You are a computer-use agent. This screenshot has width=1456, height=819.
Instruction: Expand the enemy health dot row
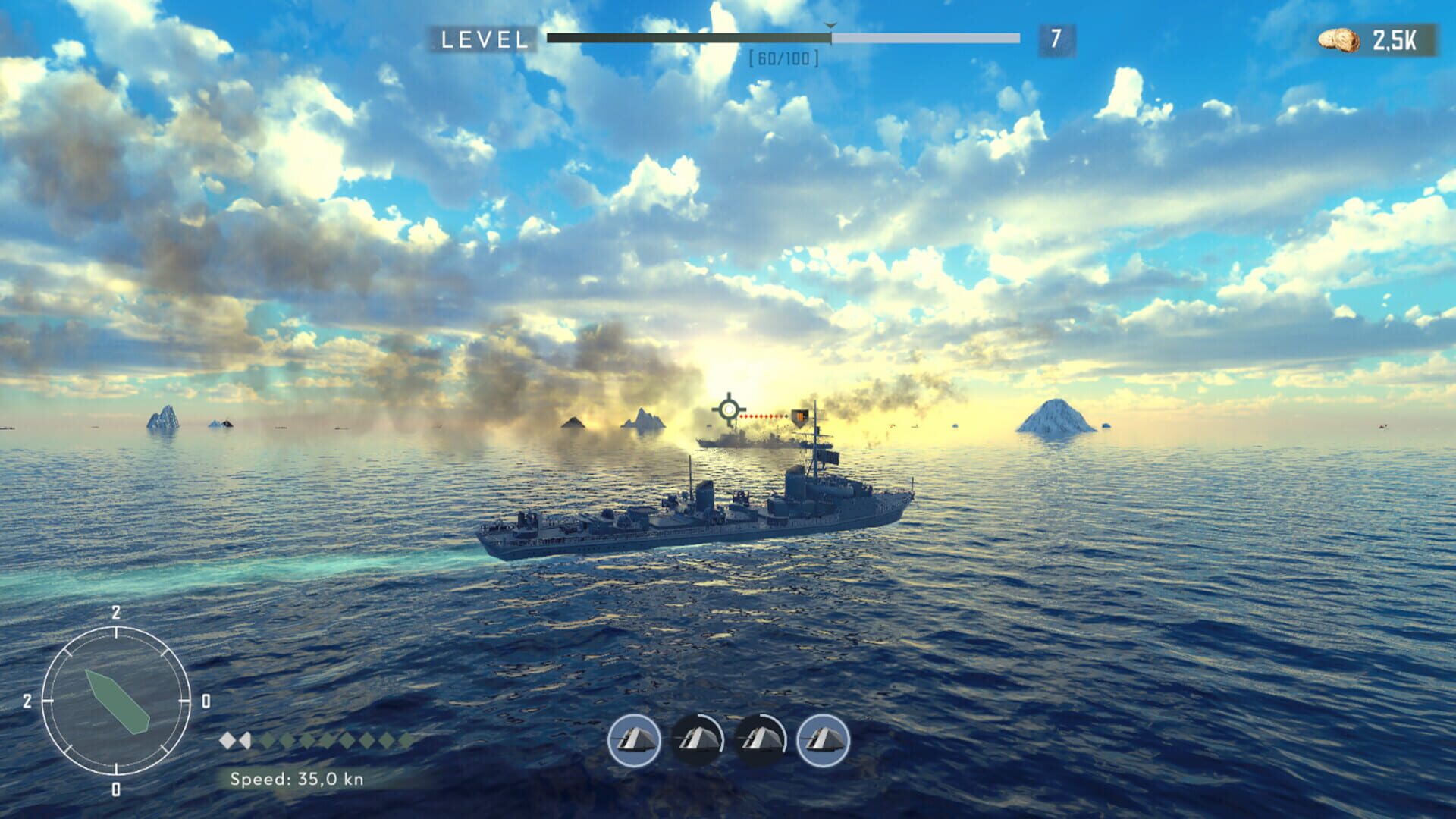[x=764, y=416]
